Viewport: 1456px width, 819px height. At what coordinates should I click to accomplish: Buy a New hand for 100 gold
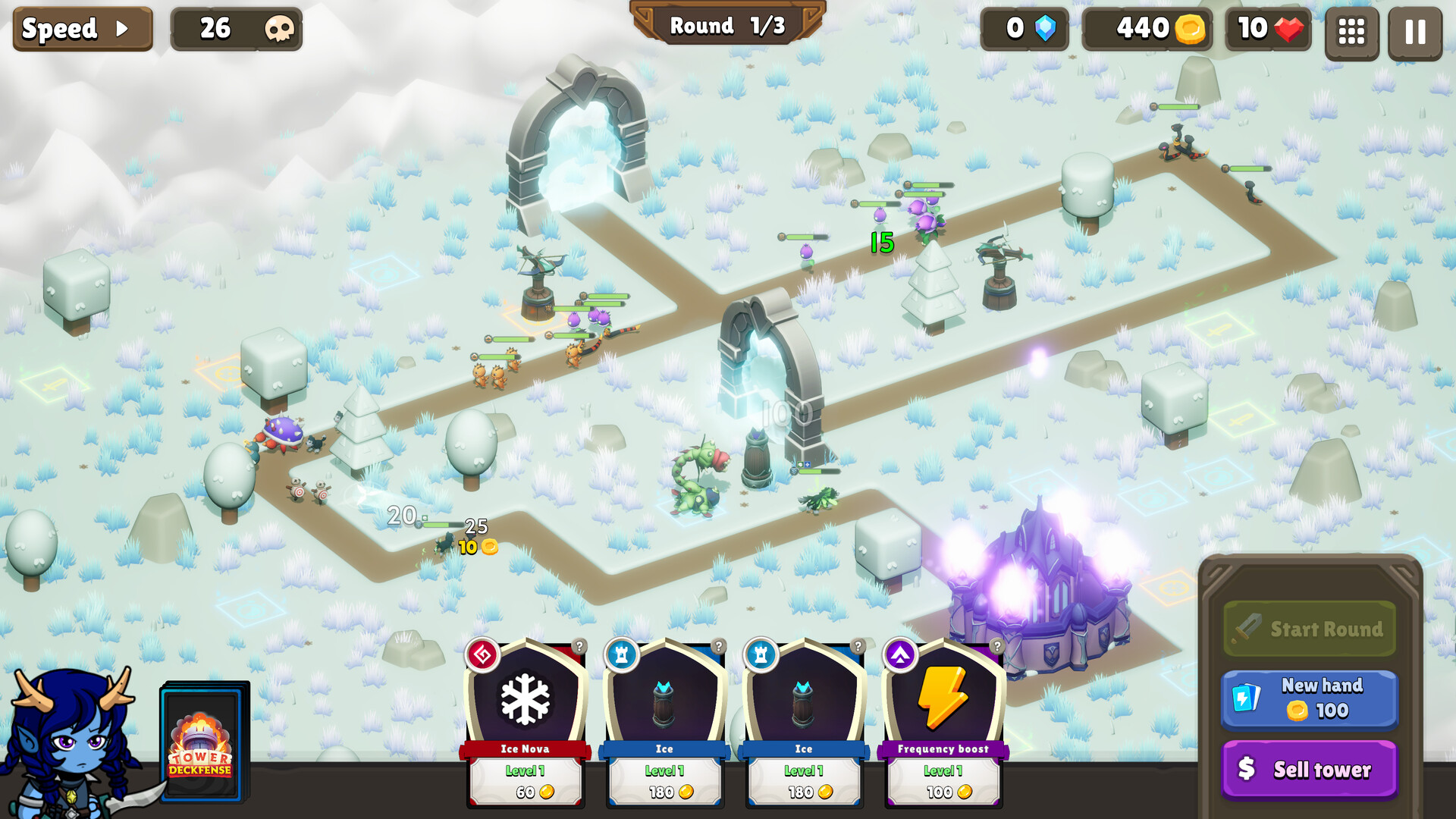pyautogui.click(x=1310, y=698)
